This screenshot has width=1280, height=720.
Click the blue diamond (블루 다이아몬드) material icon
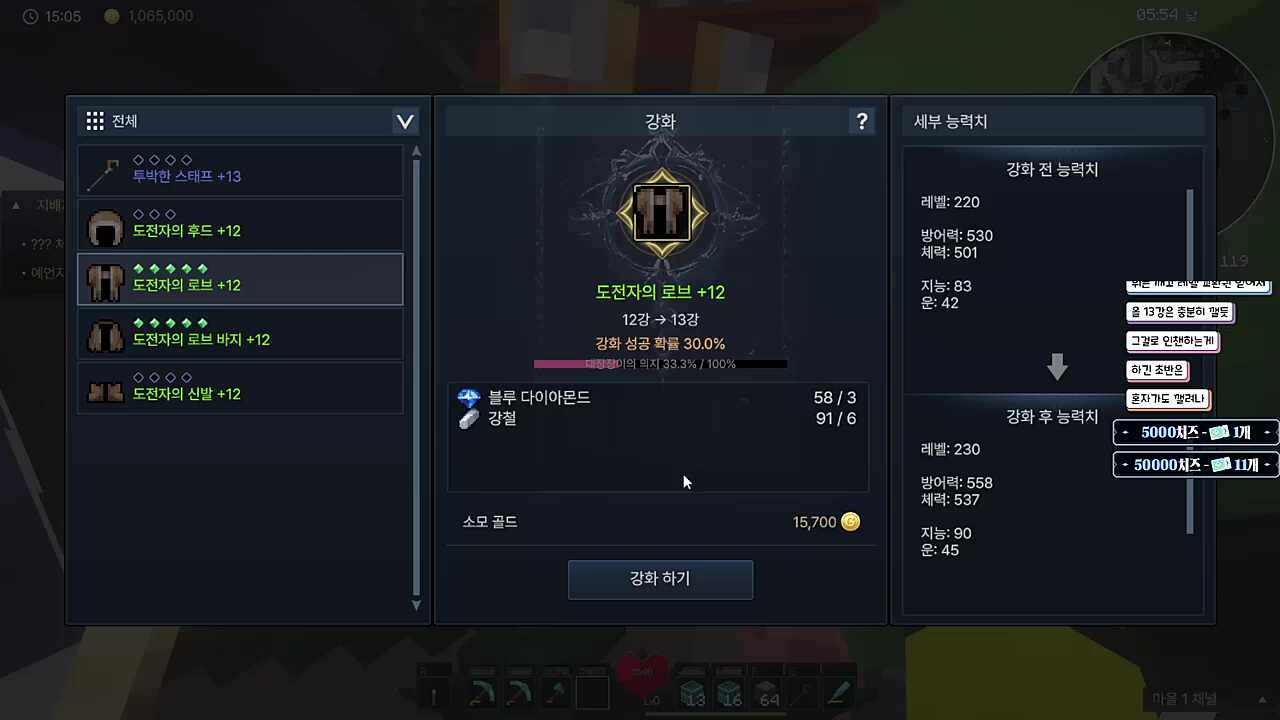click(468, 397)
